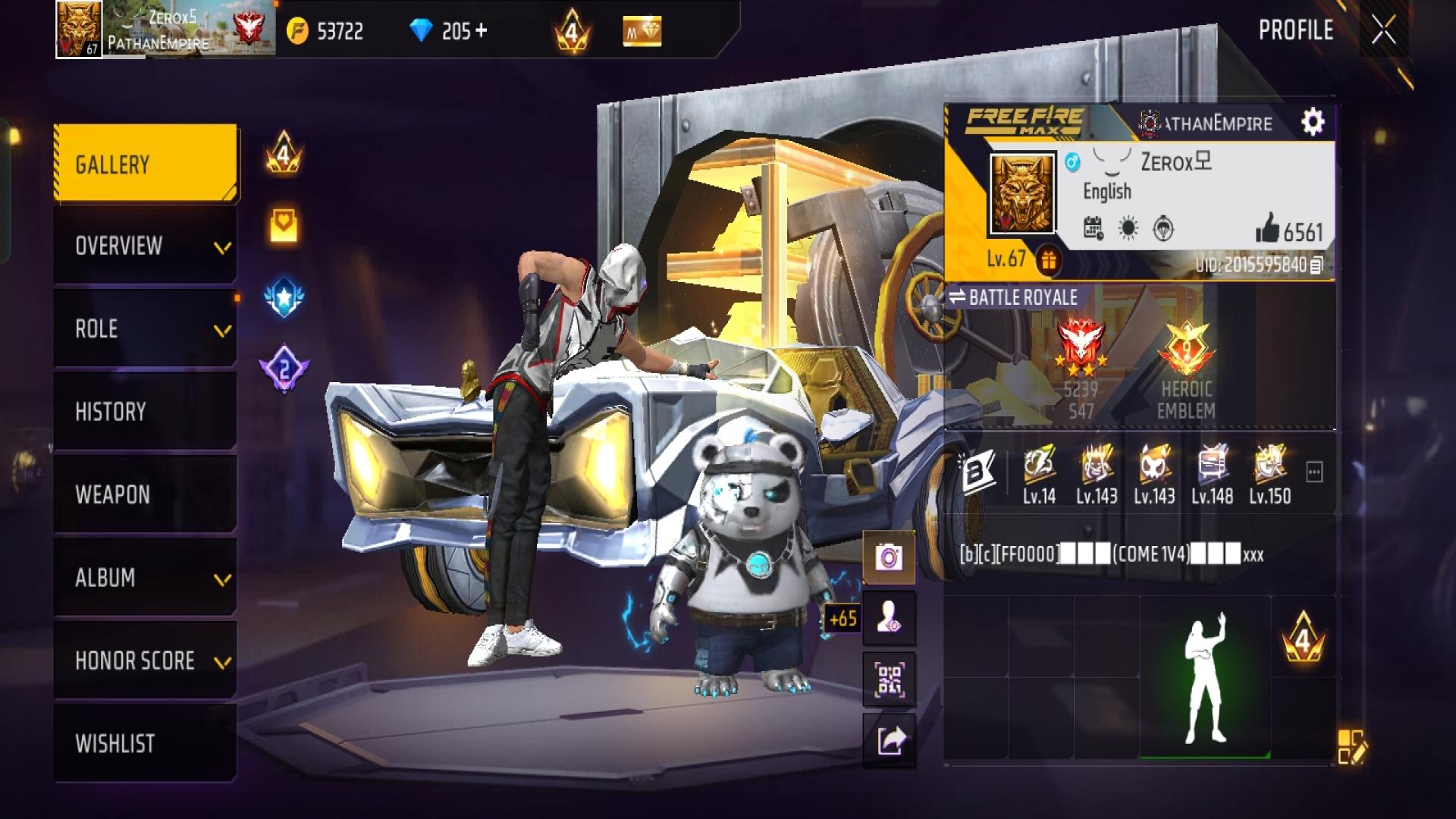1456x819 pixels.
Task: Share the profile using arrow button
Action: pos(889,740)
